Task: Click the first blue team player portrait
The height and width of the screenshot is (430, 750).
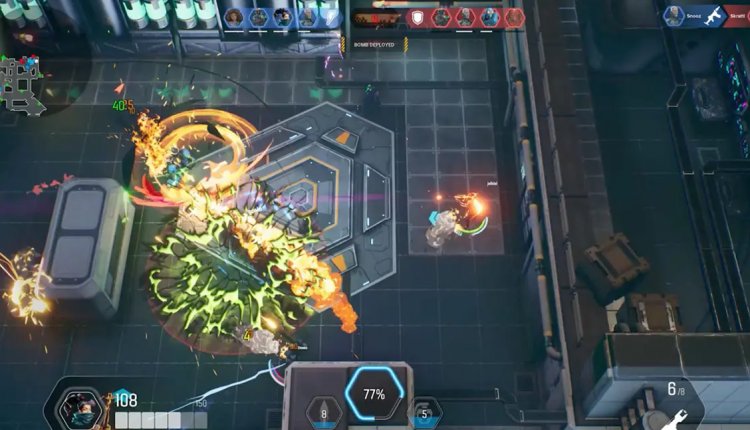Action: (x=235, y=17)
